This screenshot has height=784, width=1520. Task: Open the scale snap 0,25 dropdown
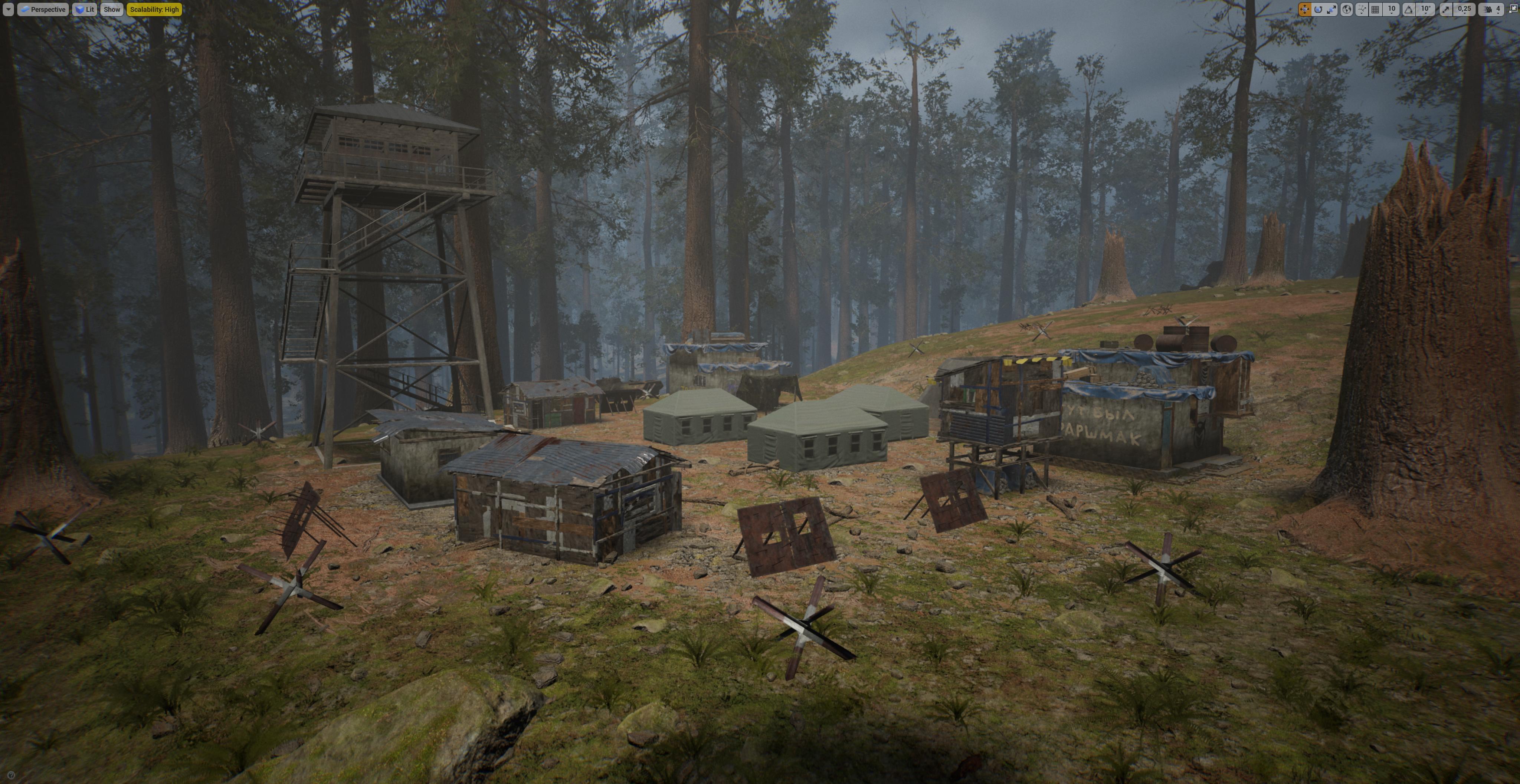1465,9
